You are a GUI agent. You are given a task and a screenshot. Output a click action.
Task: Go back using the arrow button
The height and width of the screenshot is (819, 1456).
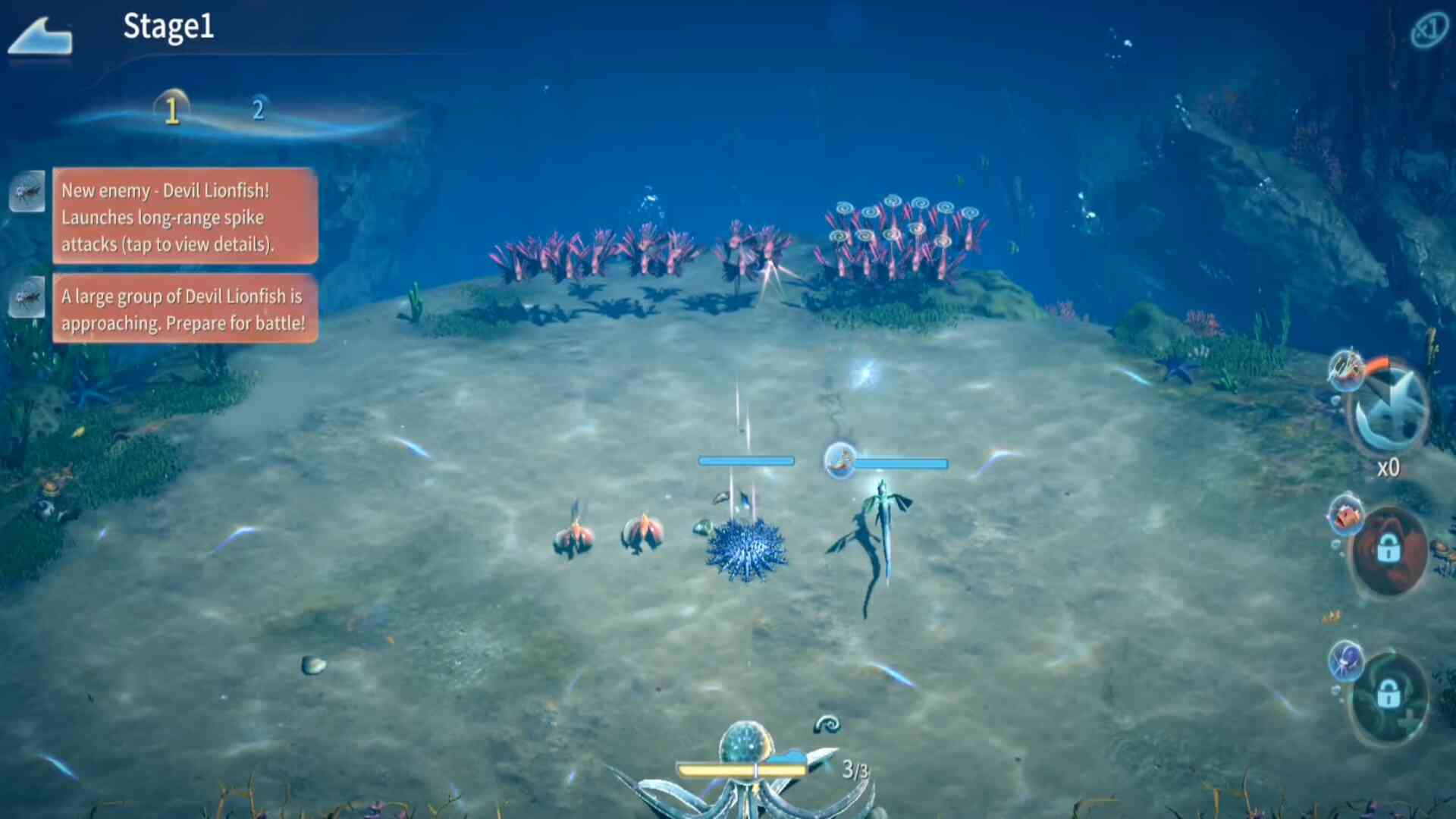tap(42, 36)
